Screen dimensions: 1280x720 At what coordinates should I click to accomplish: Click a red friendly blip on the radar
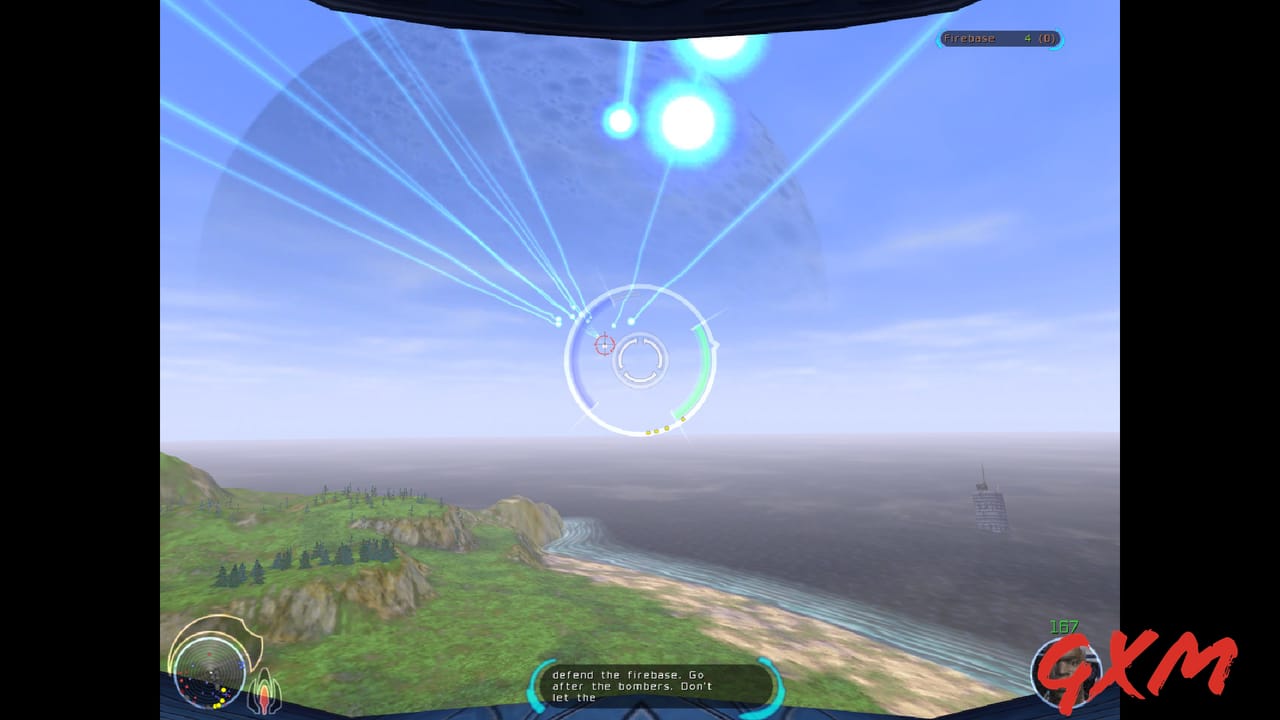tap(181, 681)
